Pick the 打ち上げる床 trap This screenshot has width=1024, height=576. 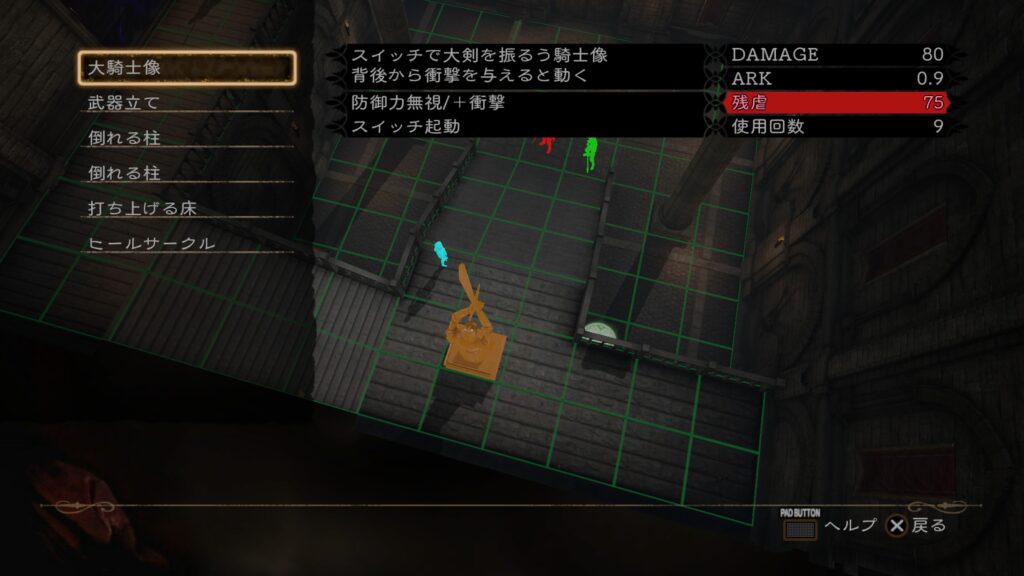pos(187,209)
